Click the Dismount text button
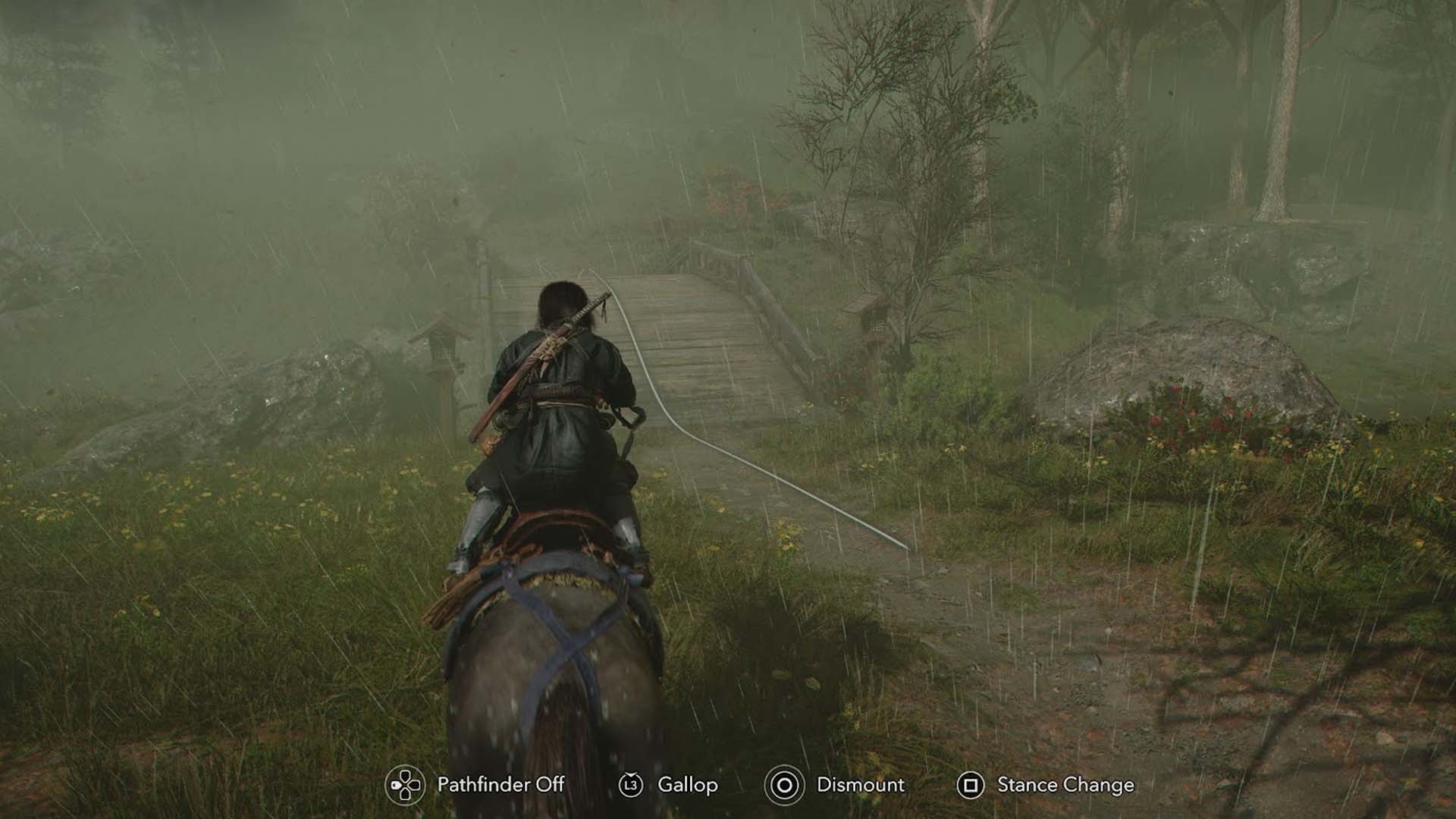This screenshot has width=1456, height=819. [859, 786]
